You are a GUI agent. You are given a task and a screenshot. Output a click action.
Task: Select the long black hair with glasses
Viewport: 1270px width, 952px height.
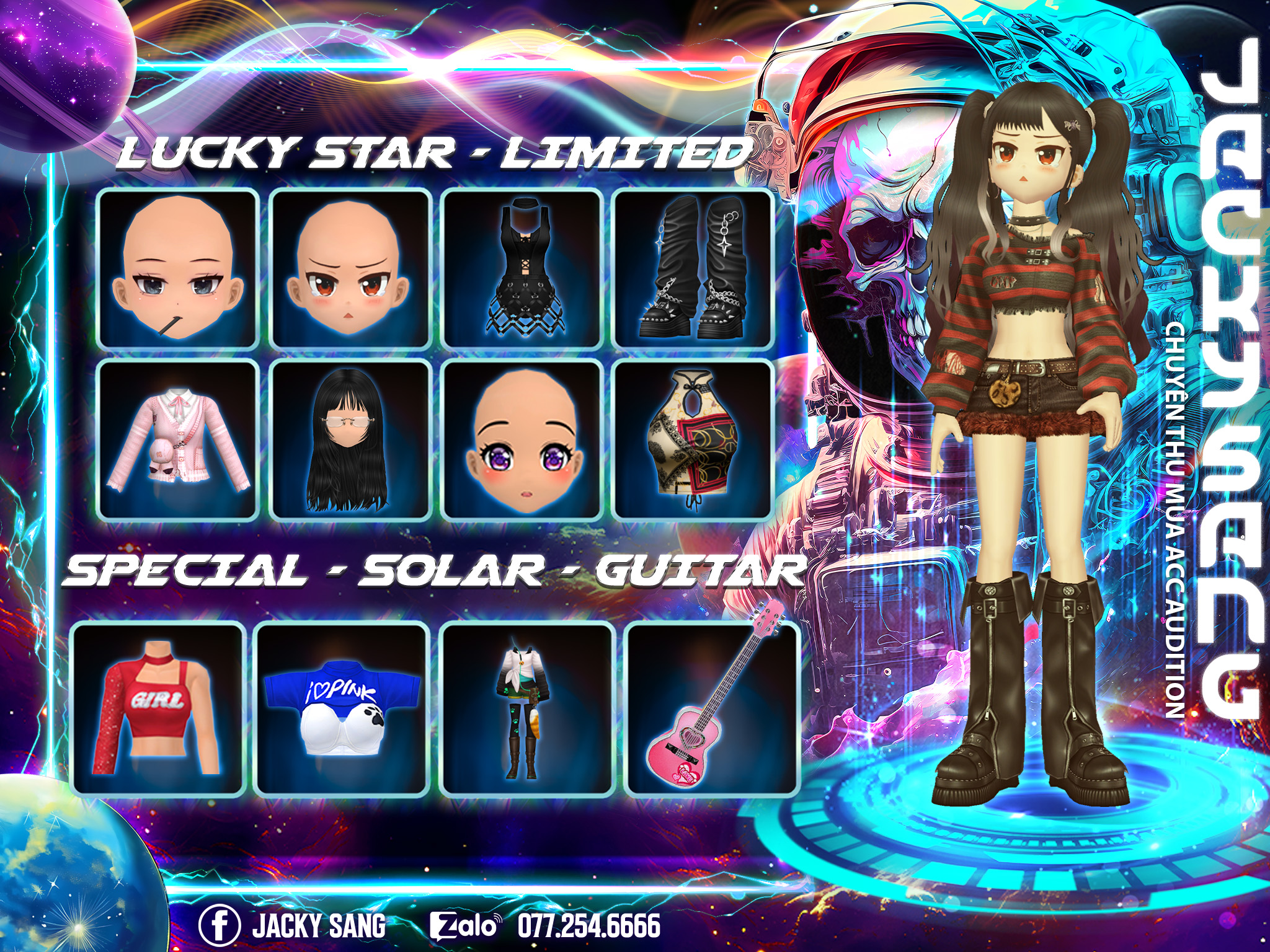click(x=350, y=441)
